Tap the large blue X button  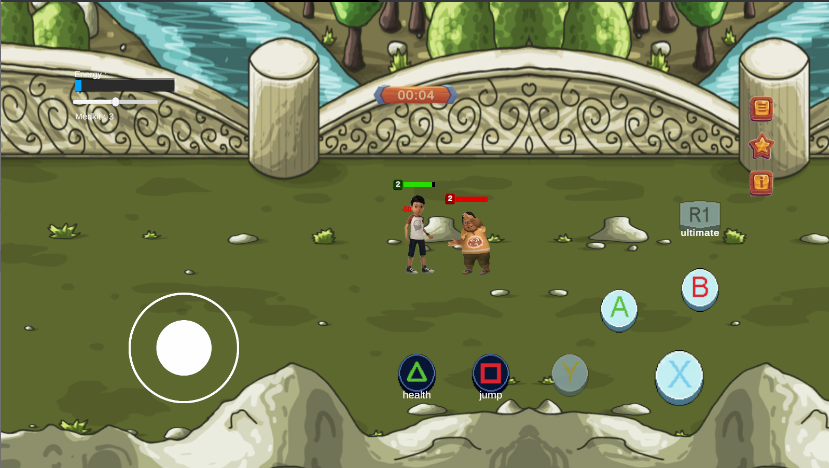[x=679, y=376]
